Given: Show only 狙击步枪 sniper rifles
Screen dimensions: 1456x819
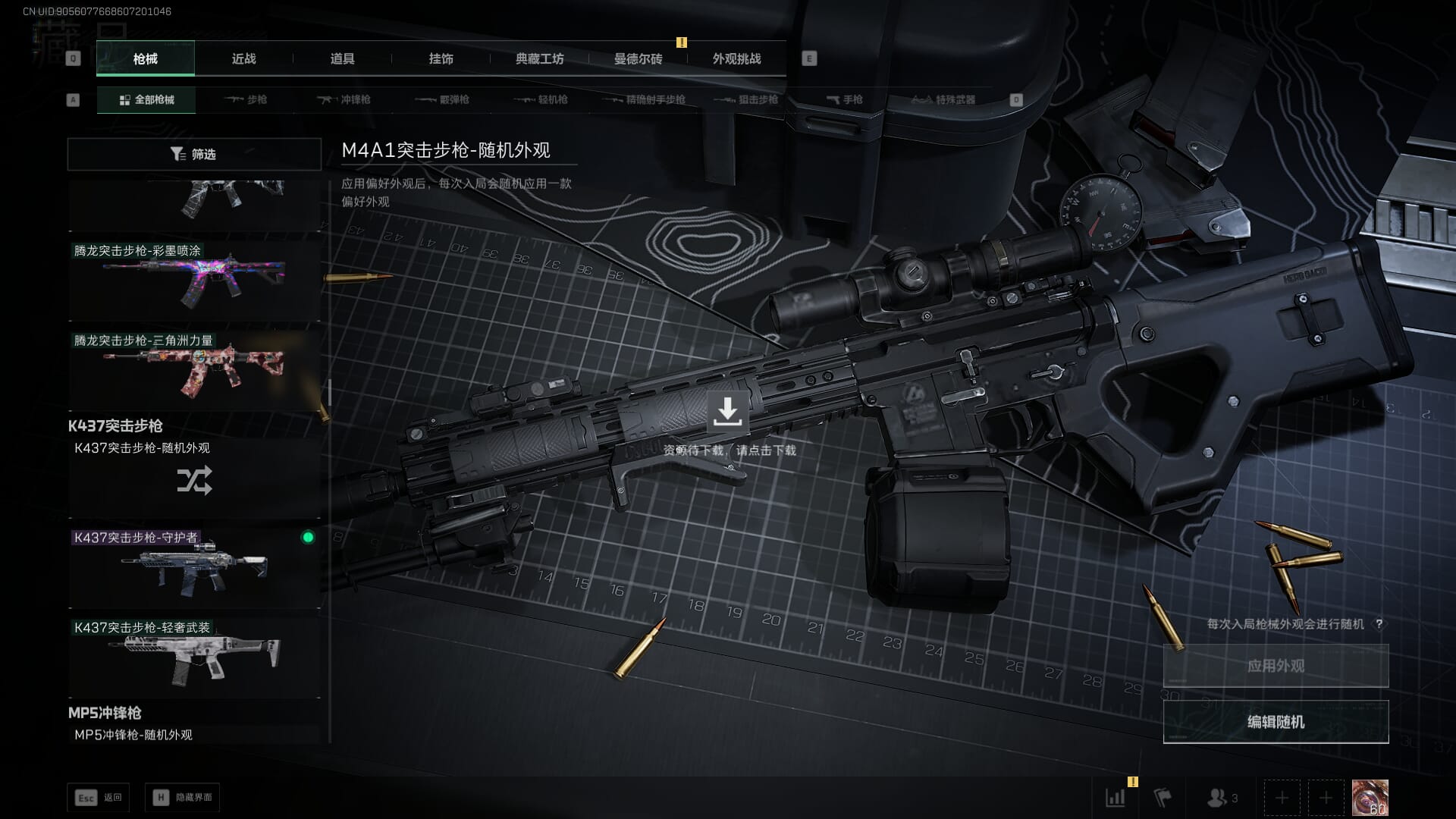Looking at the screenshot, I should 746,100.
